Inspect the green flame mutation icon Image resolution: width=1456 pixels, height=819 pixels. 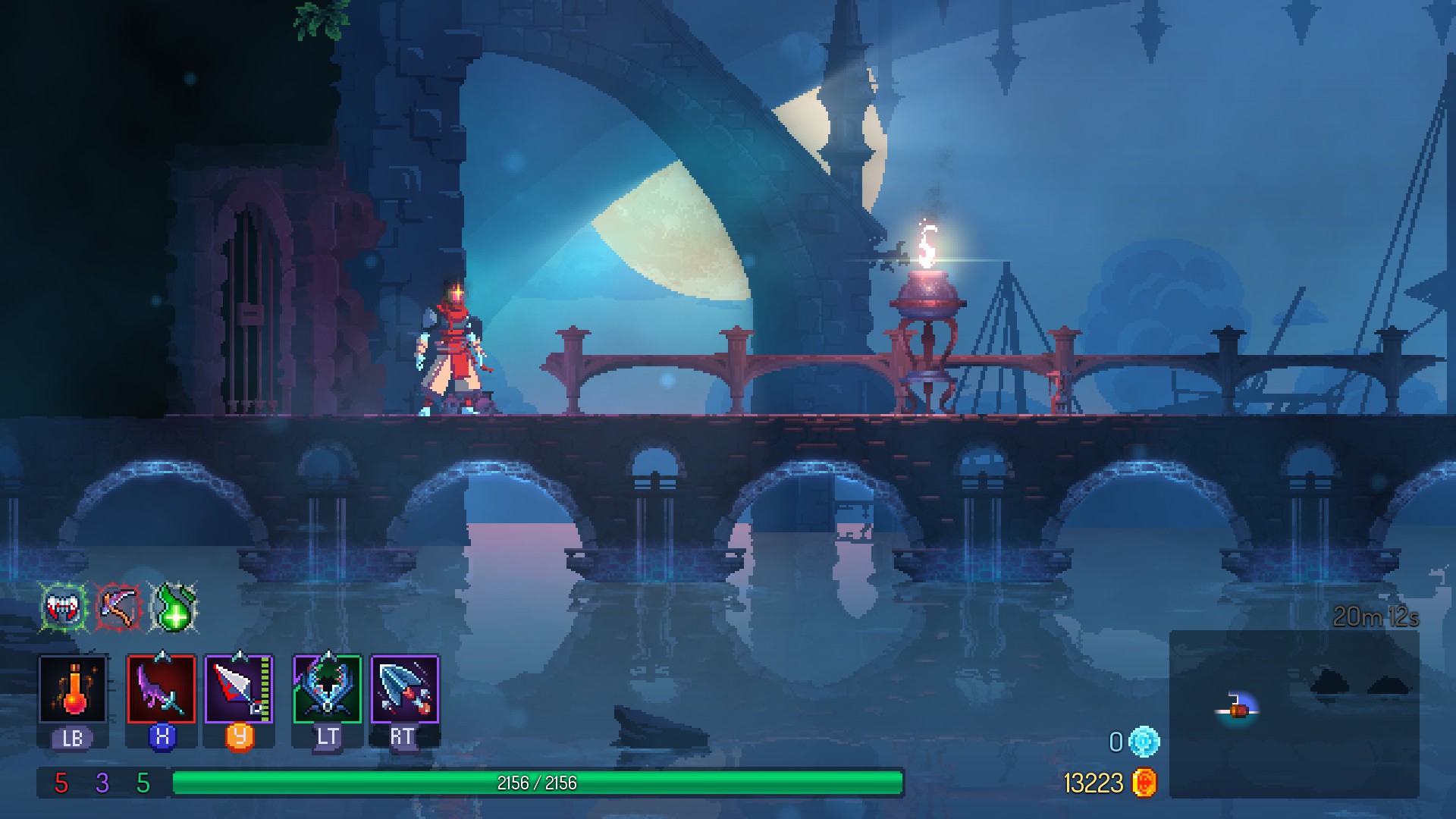pos(174,607)
